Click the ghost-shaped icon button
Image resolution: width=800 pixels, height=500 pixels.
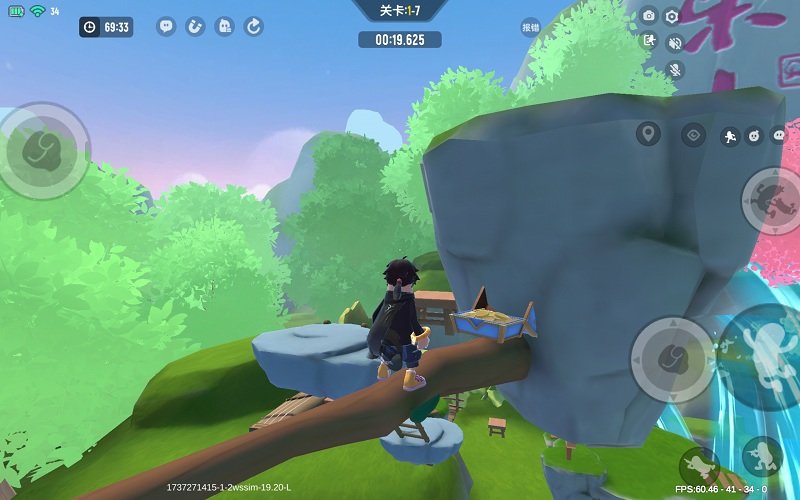225,27
